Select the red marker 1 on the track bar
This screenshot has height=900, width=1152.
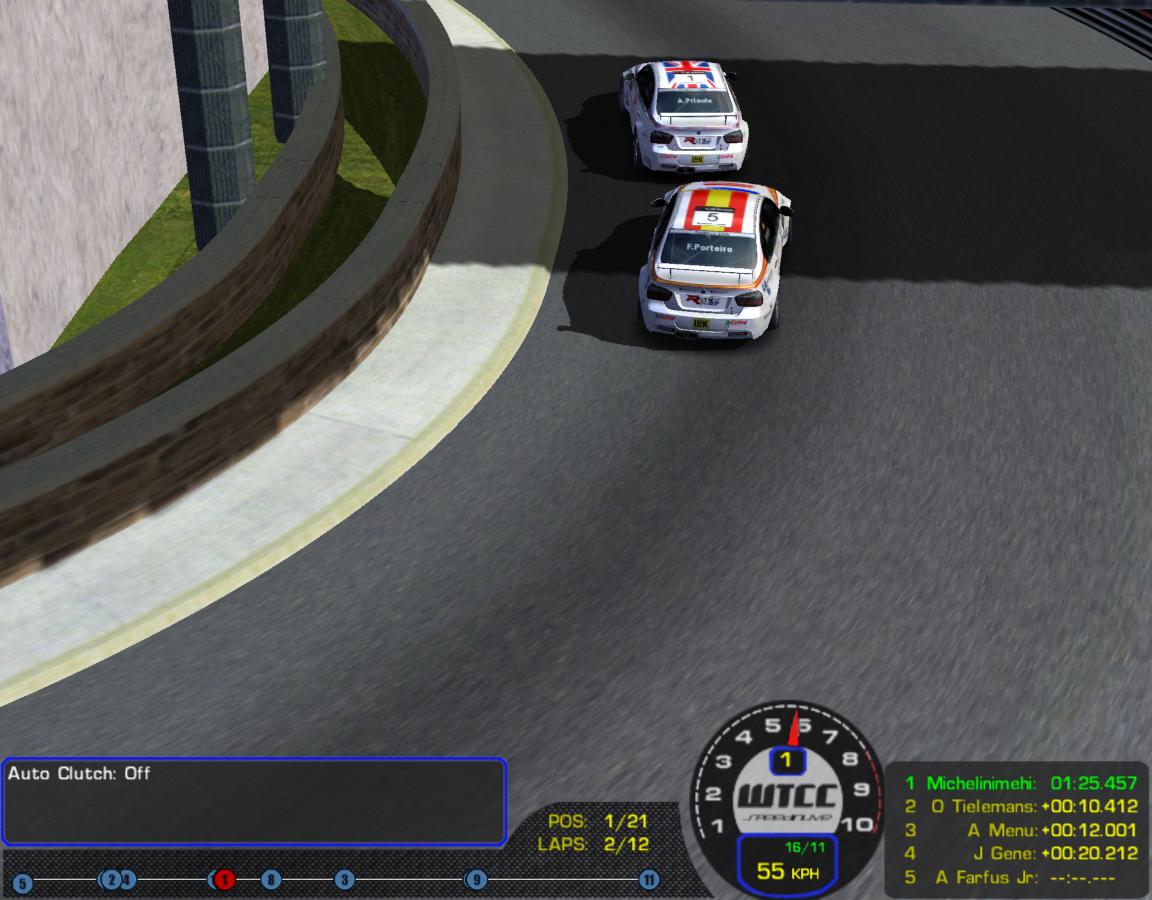point(224,880)
